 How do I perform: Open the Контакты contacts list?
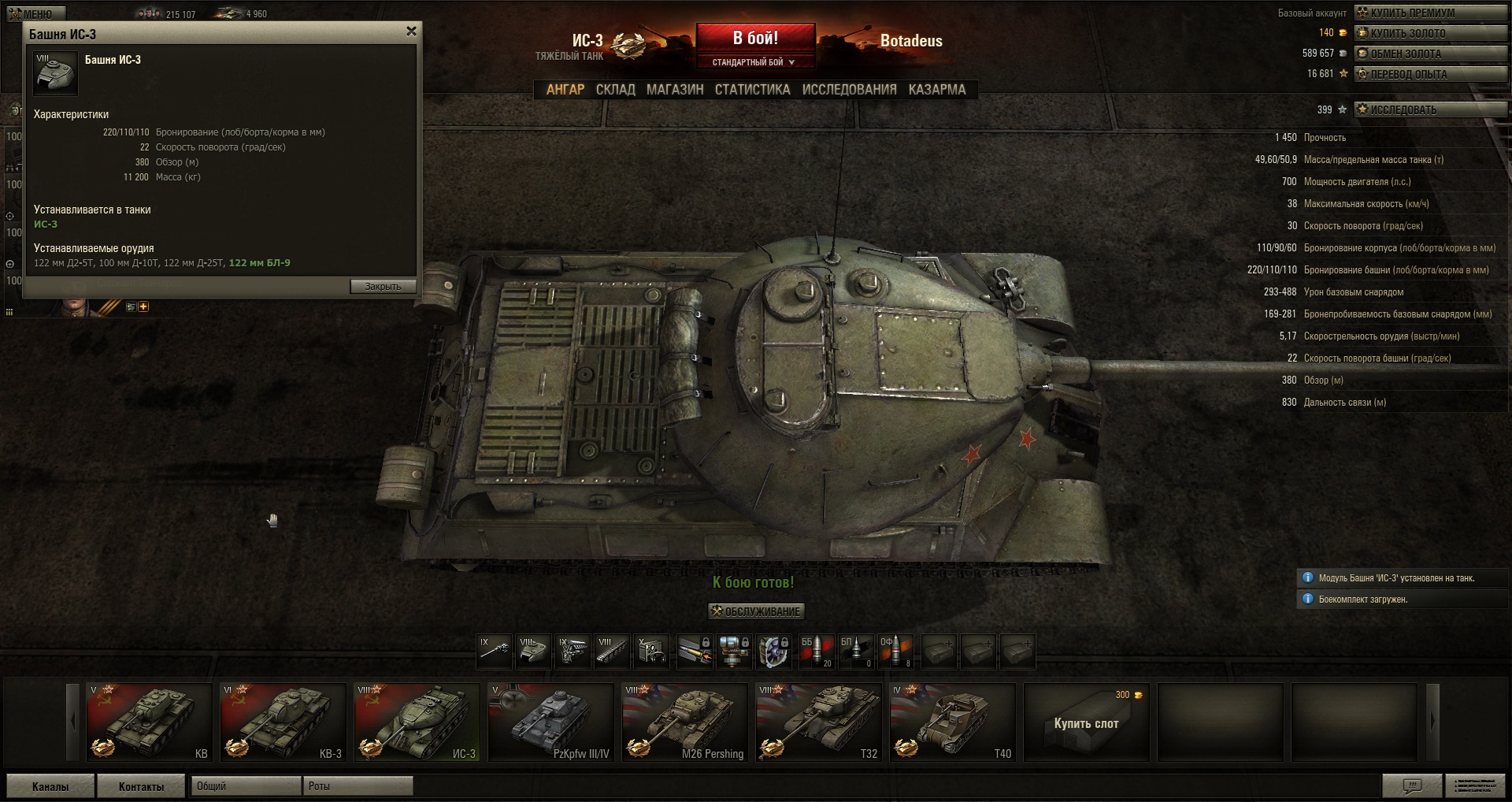coord(141,786)
